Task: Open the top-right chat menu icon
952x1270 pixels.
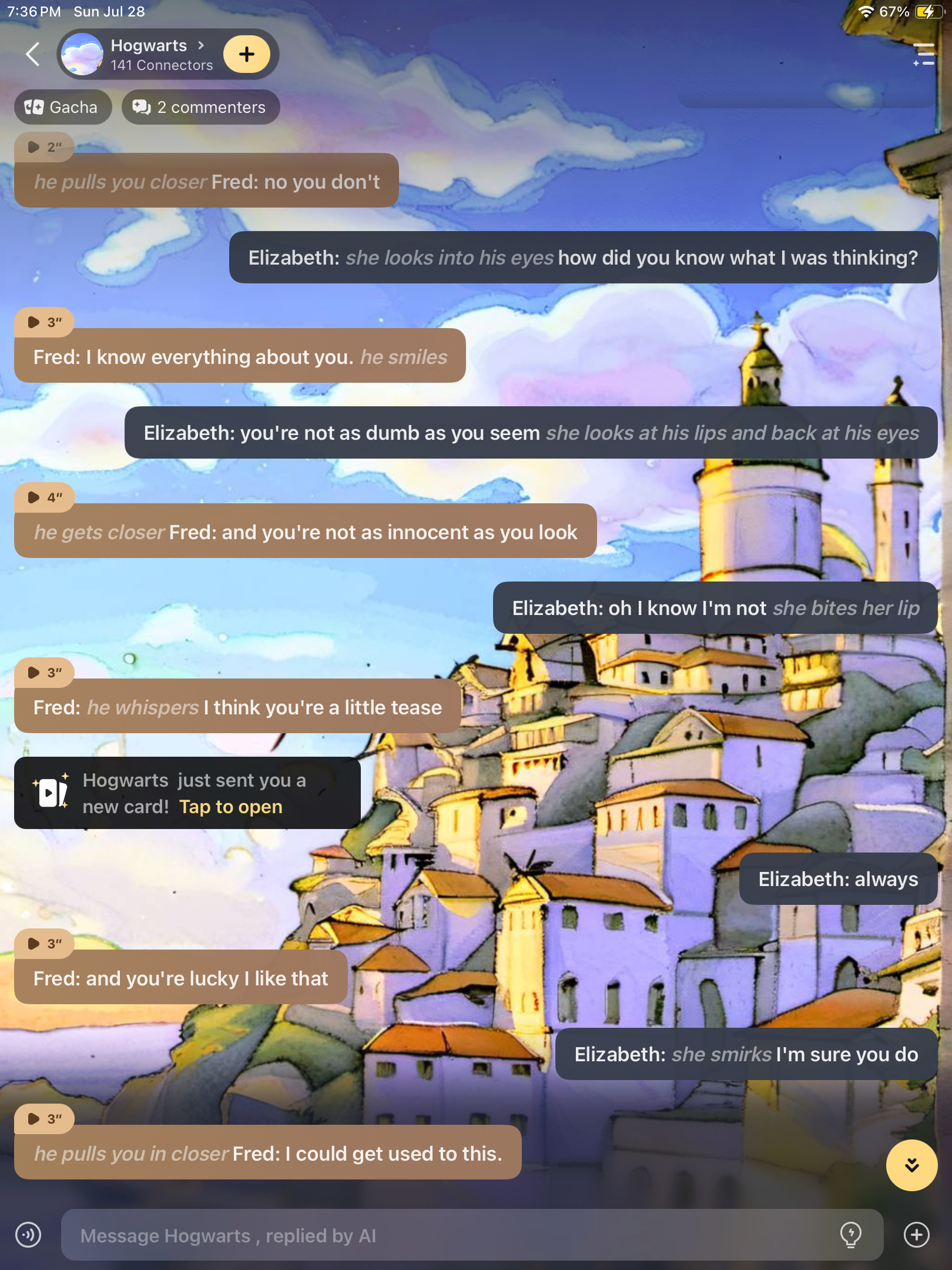Action: (923, 55)
